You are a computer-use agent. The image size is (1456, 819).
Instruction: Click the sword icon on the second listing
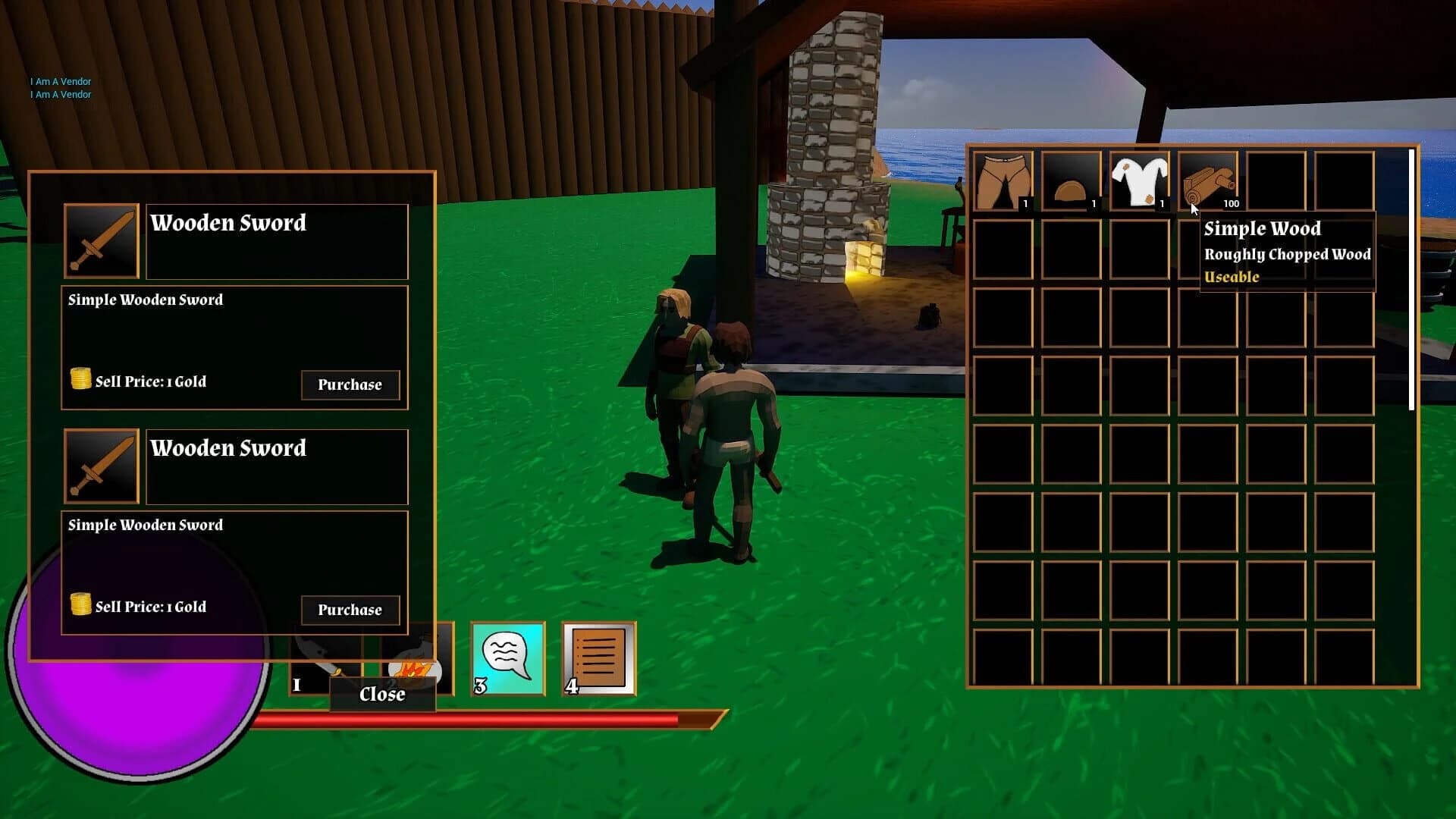click(x=100, y=465)
